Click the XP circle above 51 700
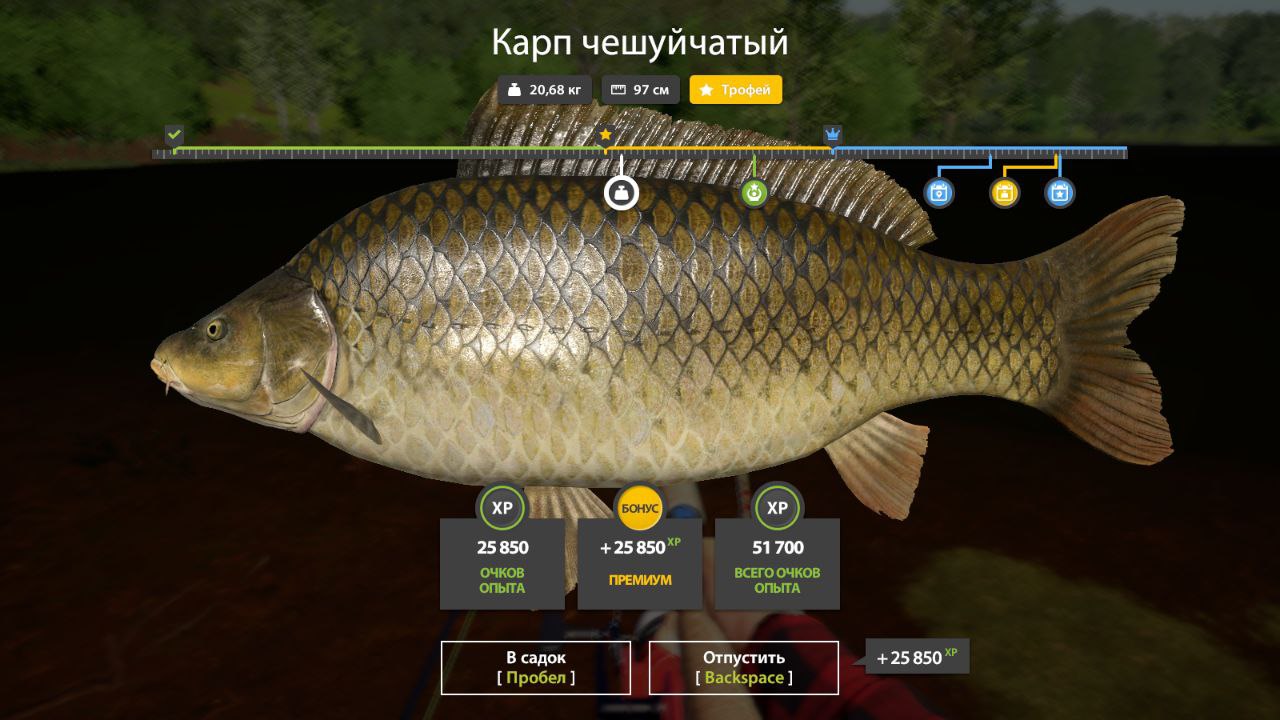The image size is (1280, 720). (778, 508)
